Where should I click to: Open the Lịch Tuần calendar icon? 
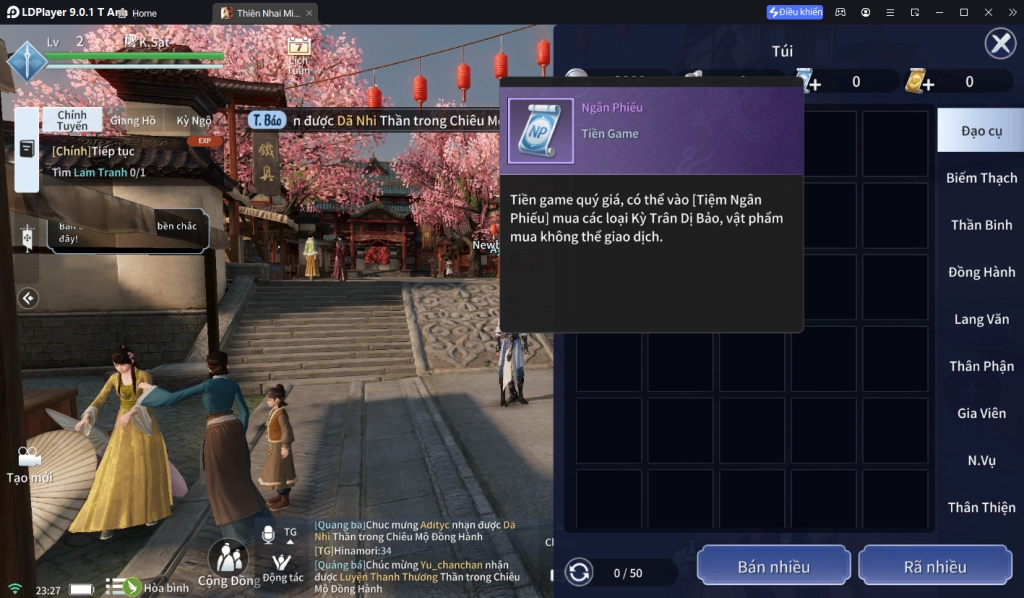(298, 54)
